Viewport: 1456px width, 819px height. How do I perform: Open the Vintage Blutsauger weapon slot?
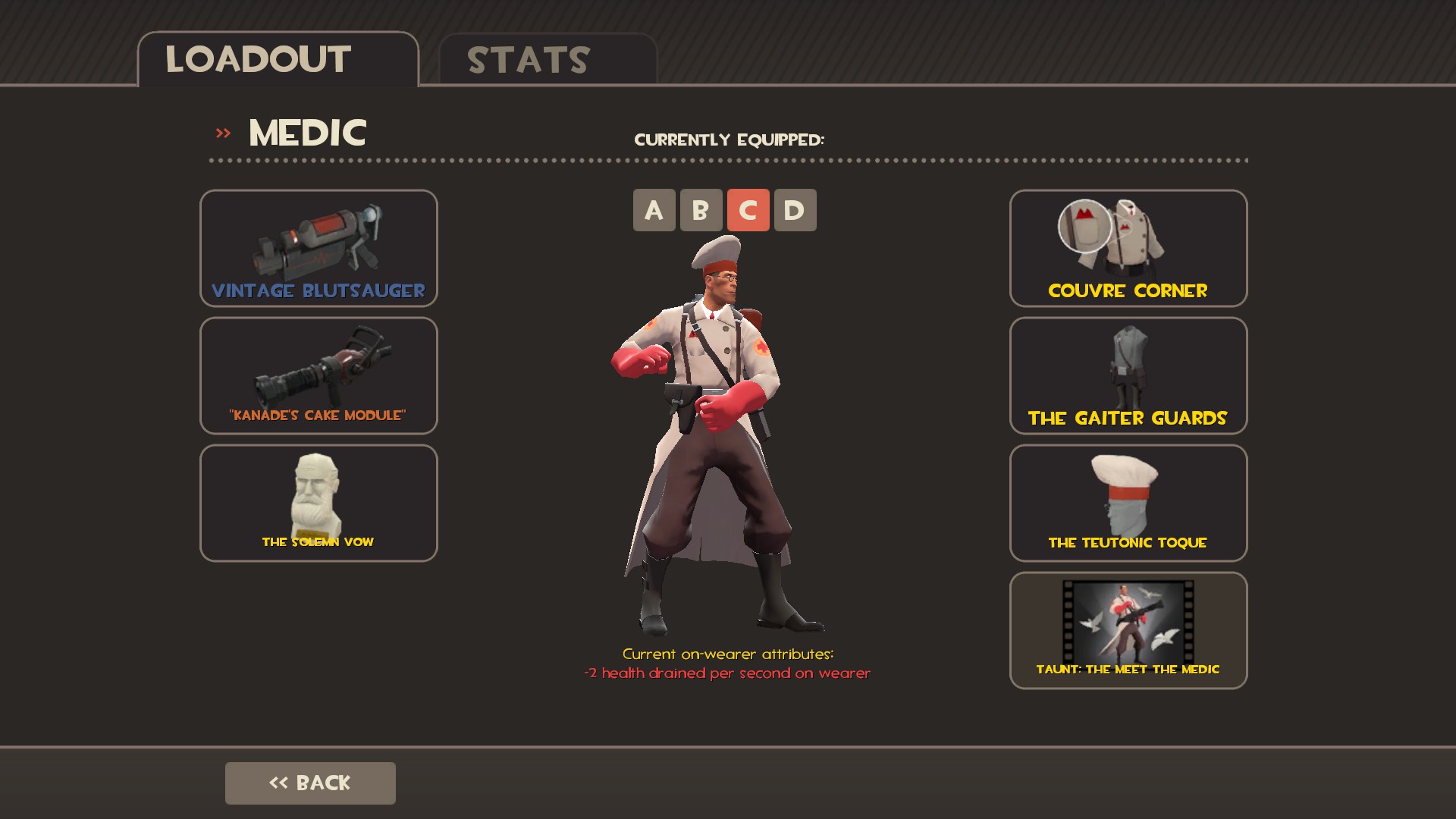[x=318, y=248]
